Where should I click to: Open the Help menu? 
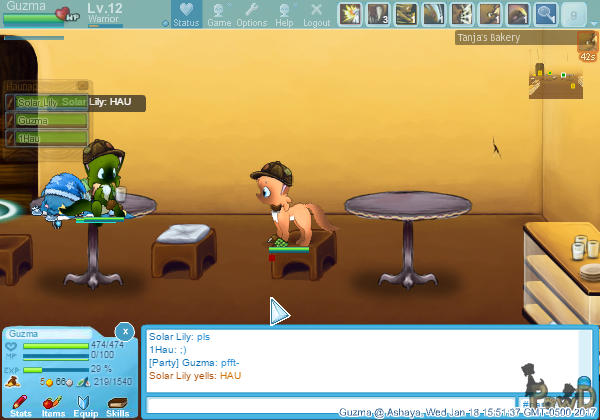tap(285, 15)
